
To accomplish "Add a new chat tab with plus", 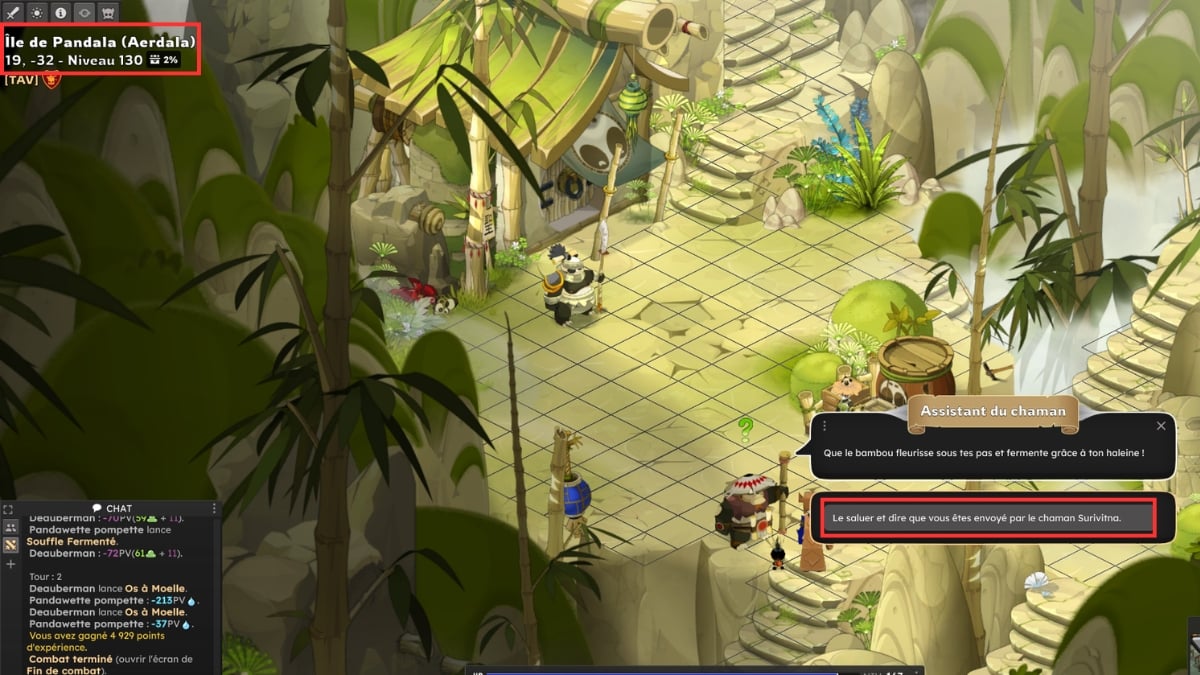I will tap(10, 564).
